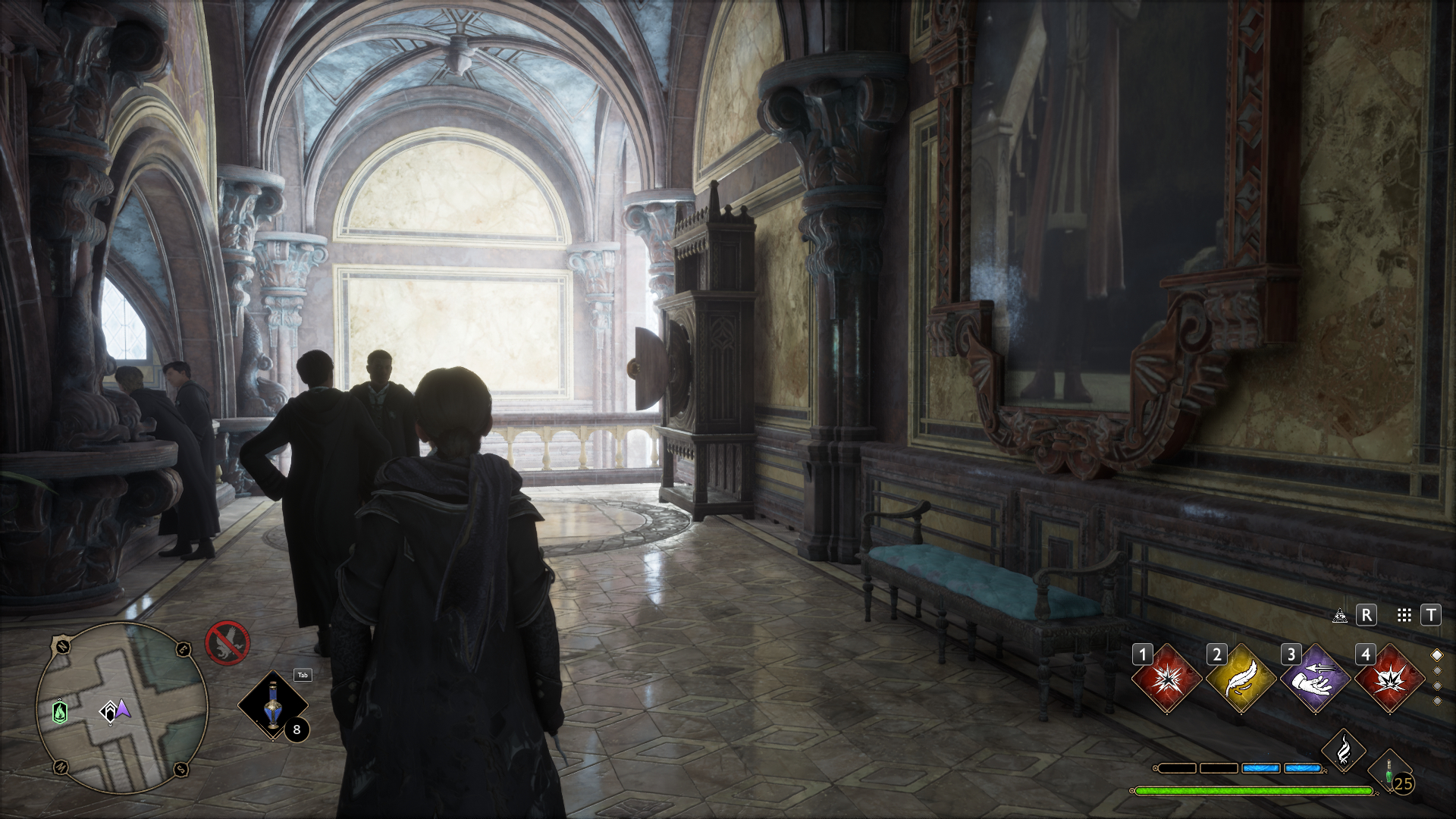Select the green Floo flame marker on minimap

click(60, 712)
